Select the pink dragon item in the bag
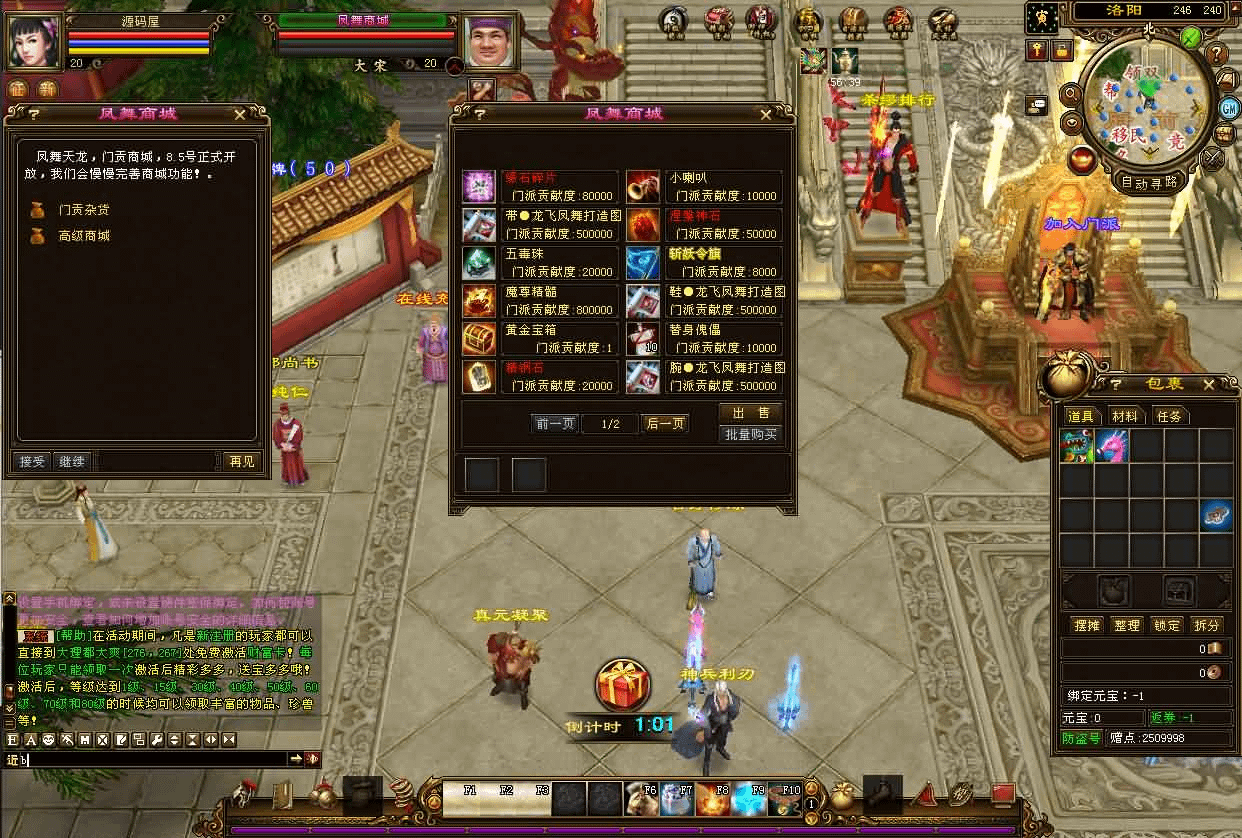 1111,446
